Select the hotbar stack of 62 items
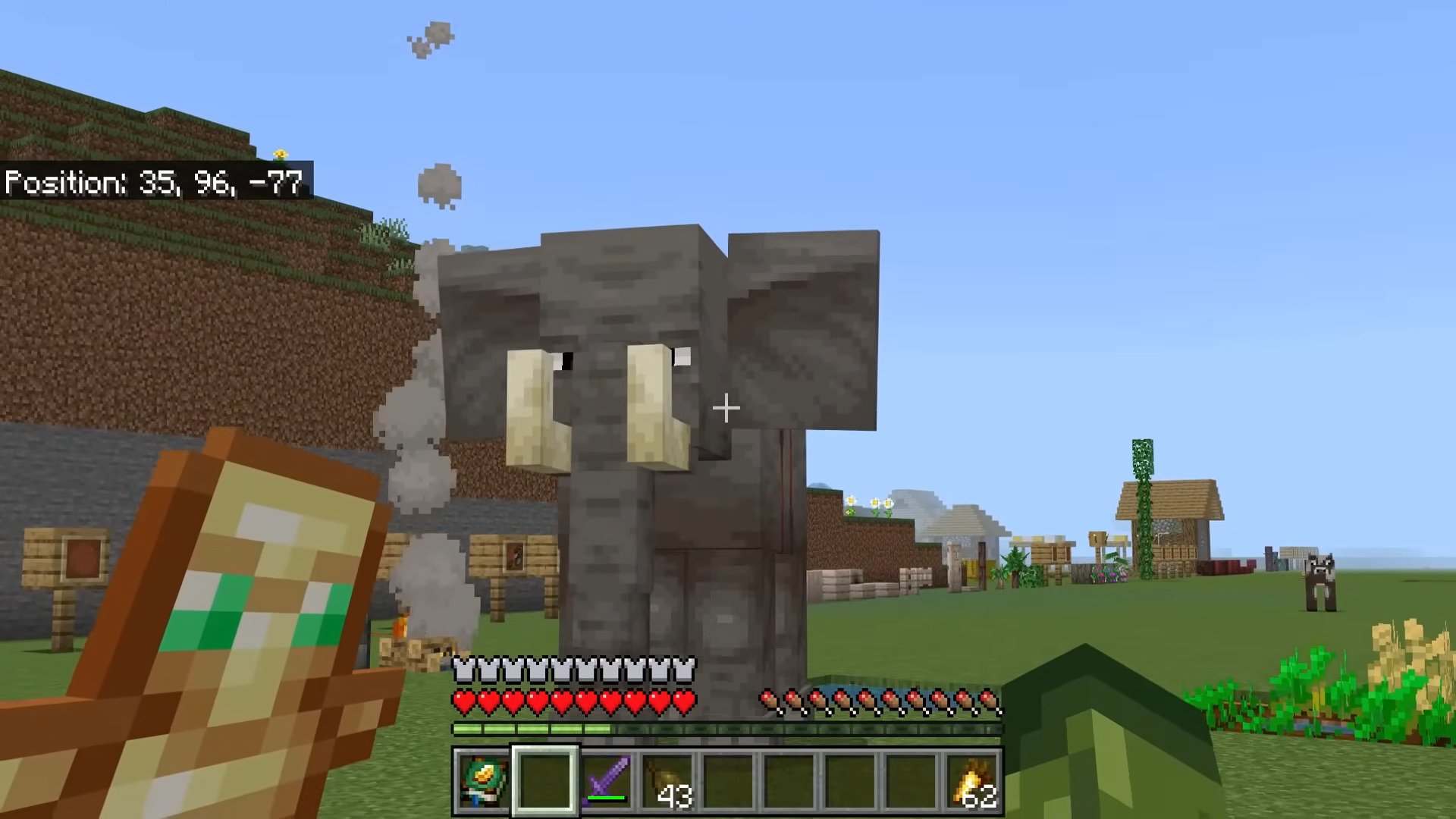The height and width of the screenshot is (819, 1456). [973, 781]
